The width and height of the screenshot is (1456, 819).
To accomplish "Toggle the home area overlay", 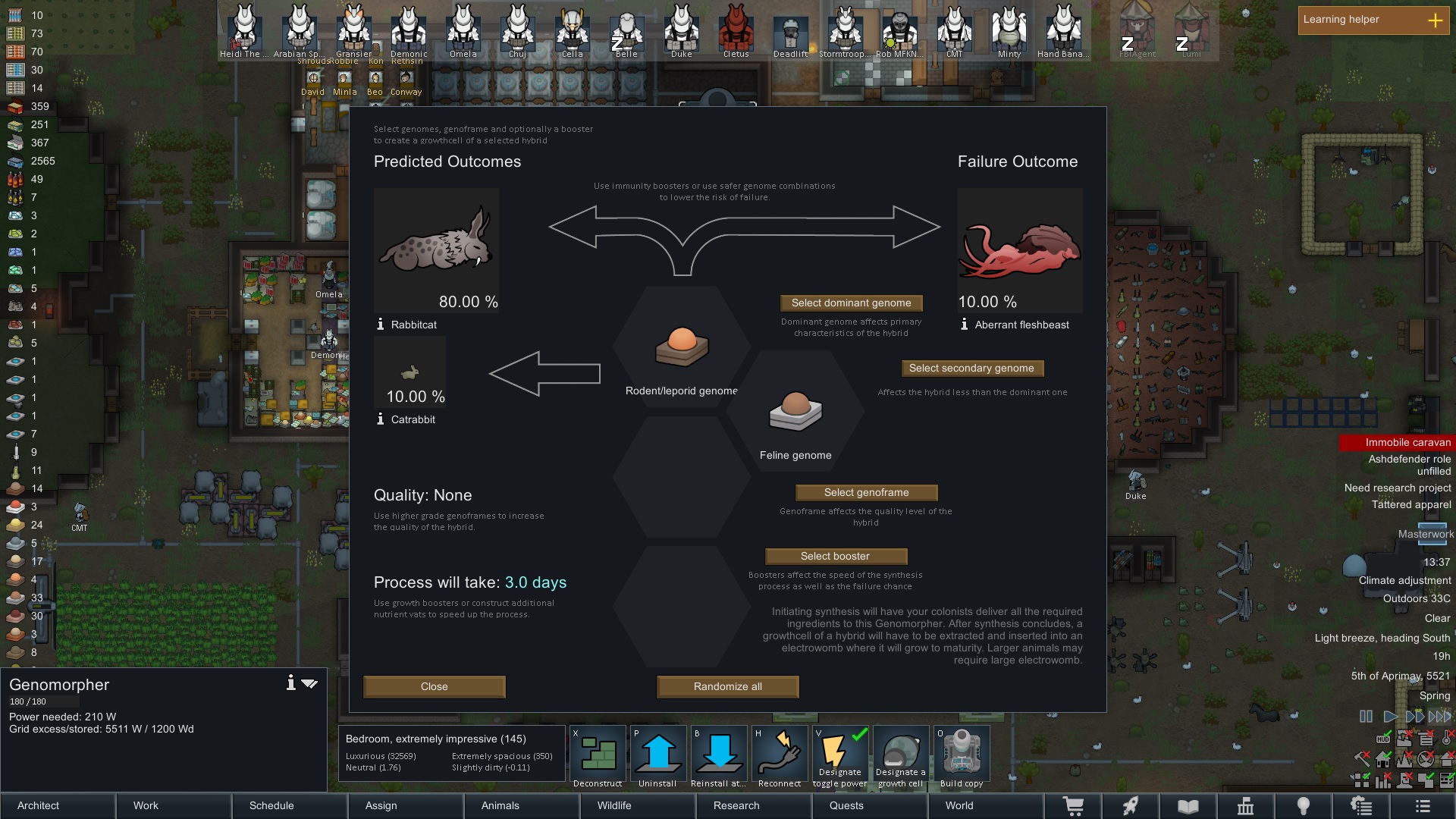I will tap(1382, 759).
